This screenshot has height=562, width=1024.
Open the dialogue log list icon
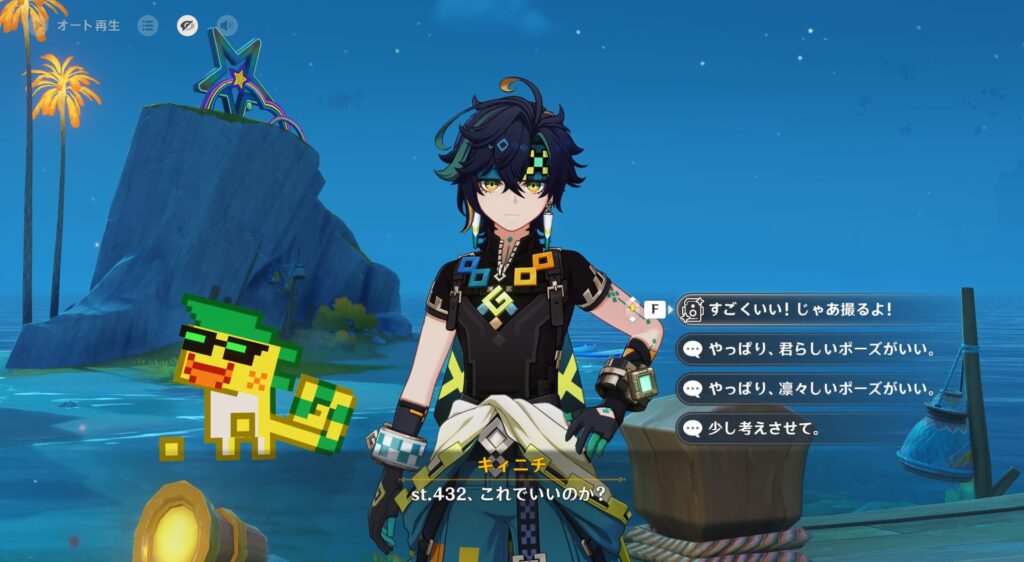coord(147,25)
